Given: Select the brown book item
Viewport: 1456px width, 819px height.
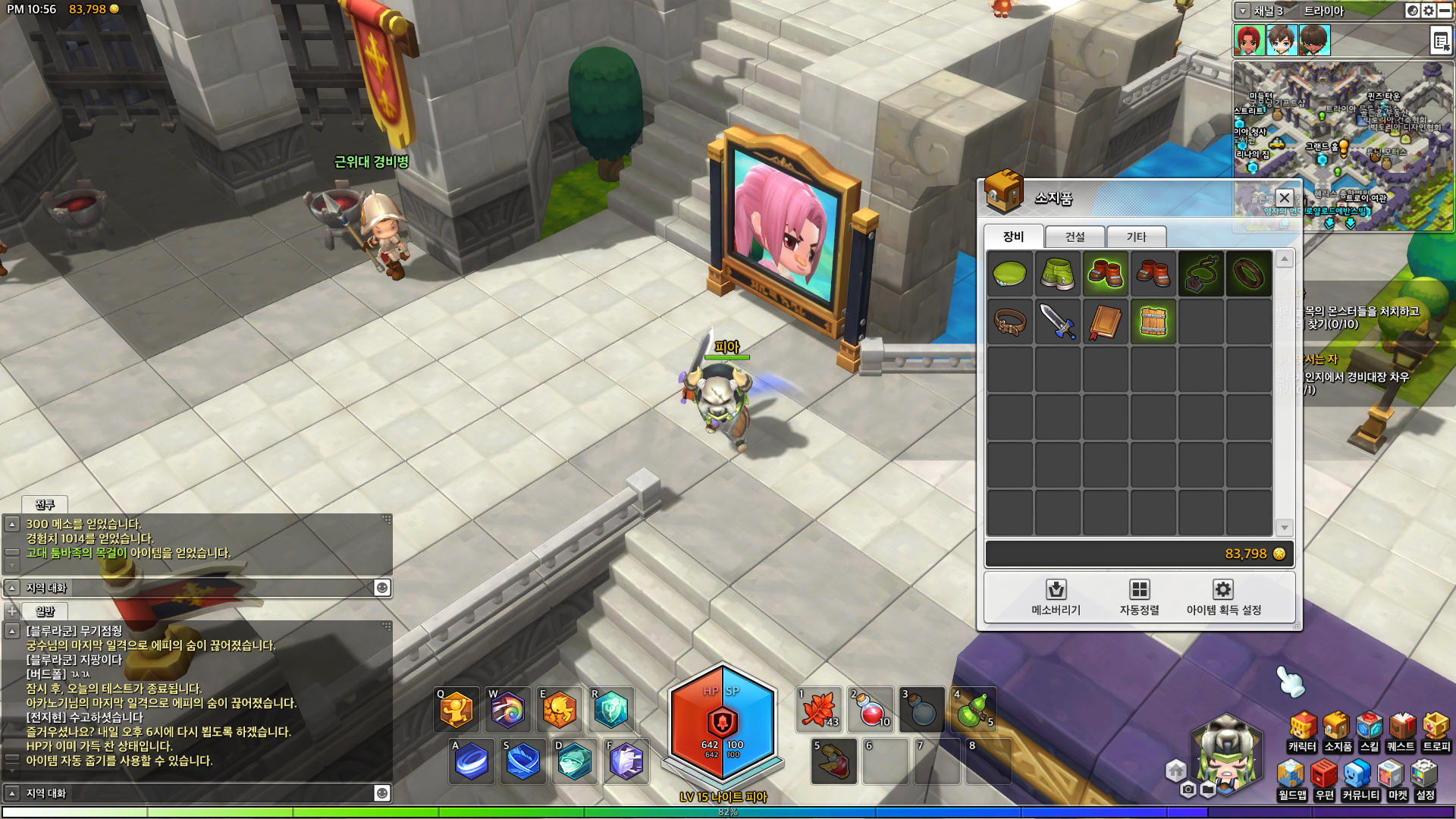Looking at the screenshot, I should [x=1105, y=322].
